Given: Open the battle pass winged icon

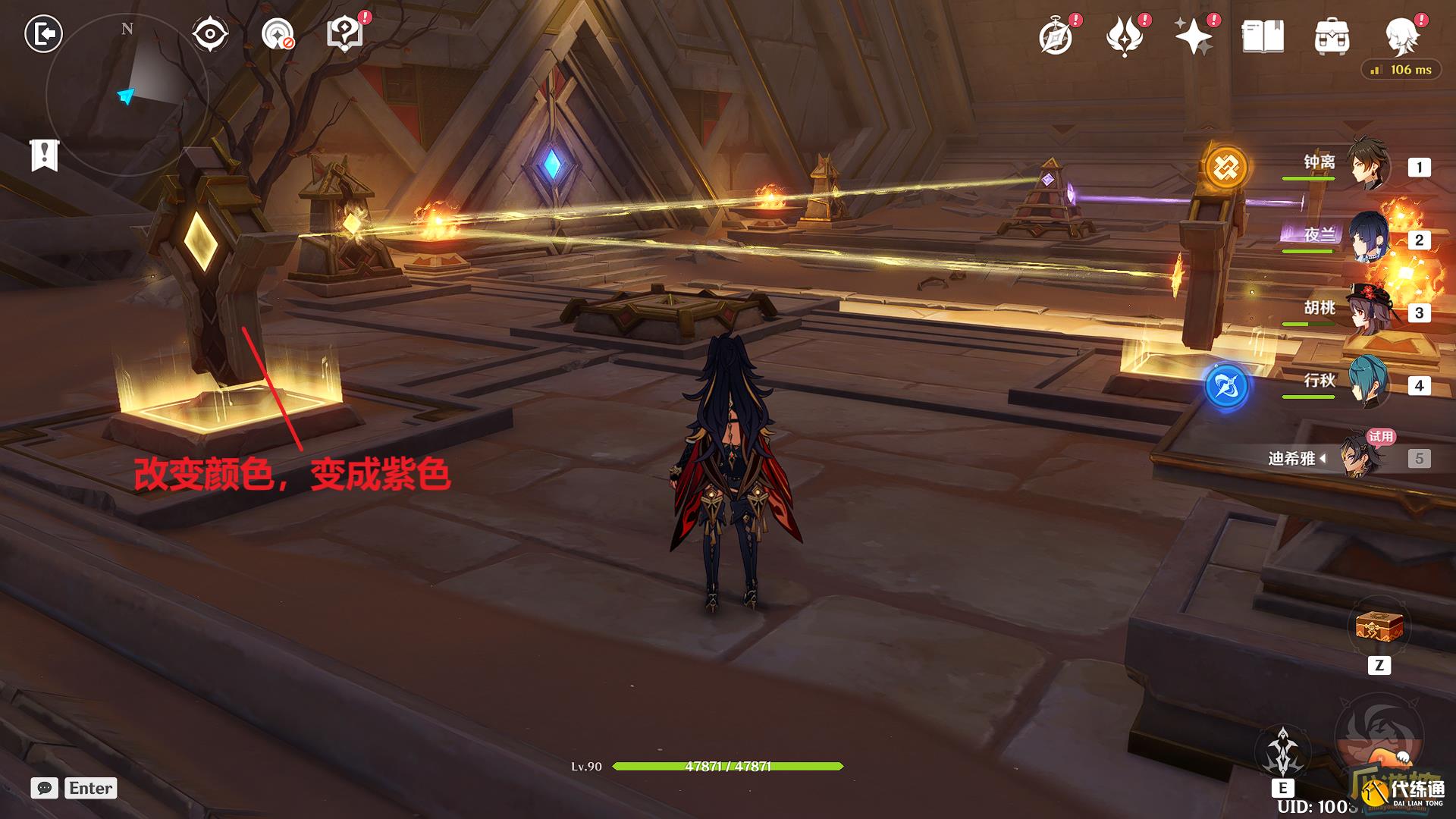Looking at the screenshot, I should [1125, 36].
